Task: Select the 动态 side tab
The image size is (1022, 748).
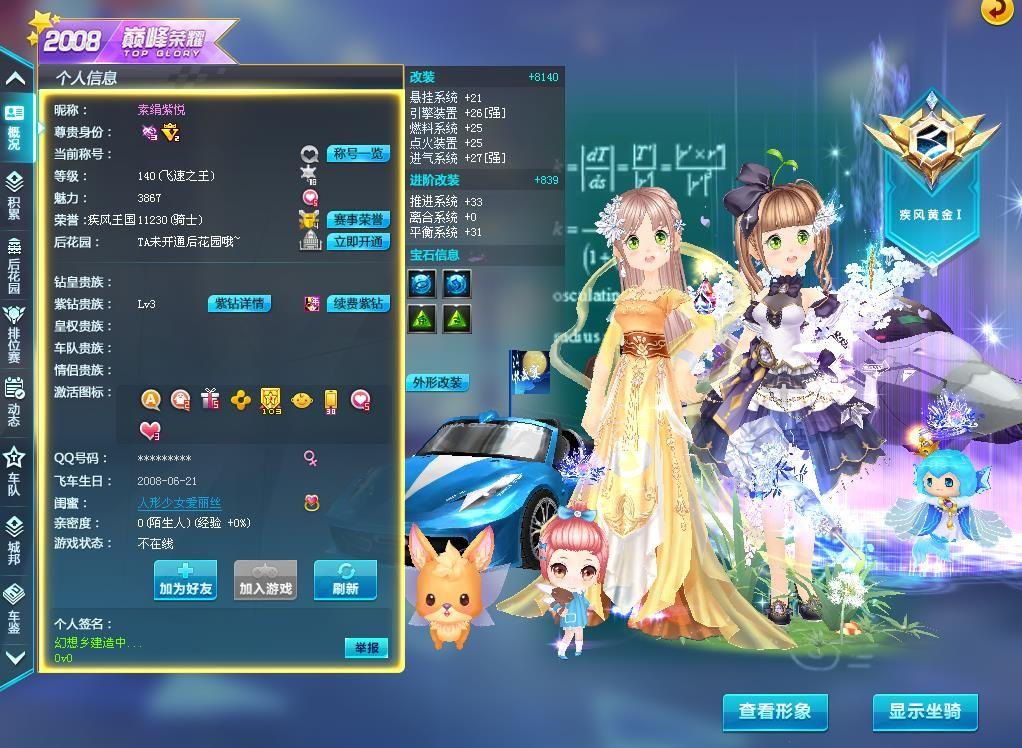Action: (x=15, y=401)
